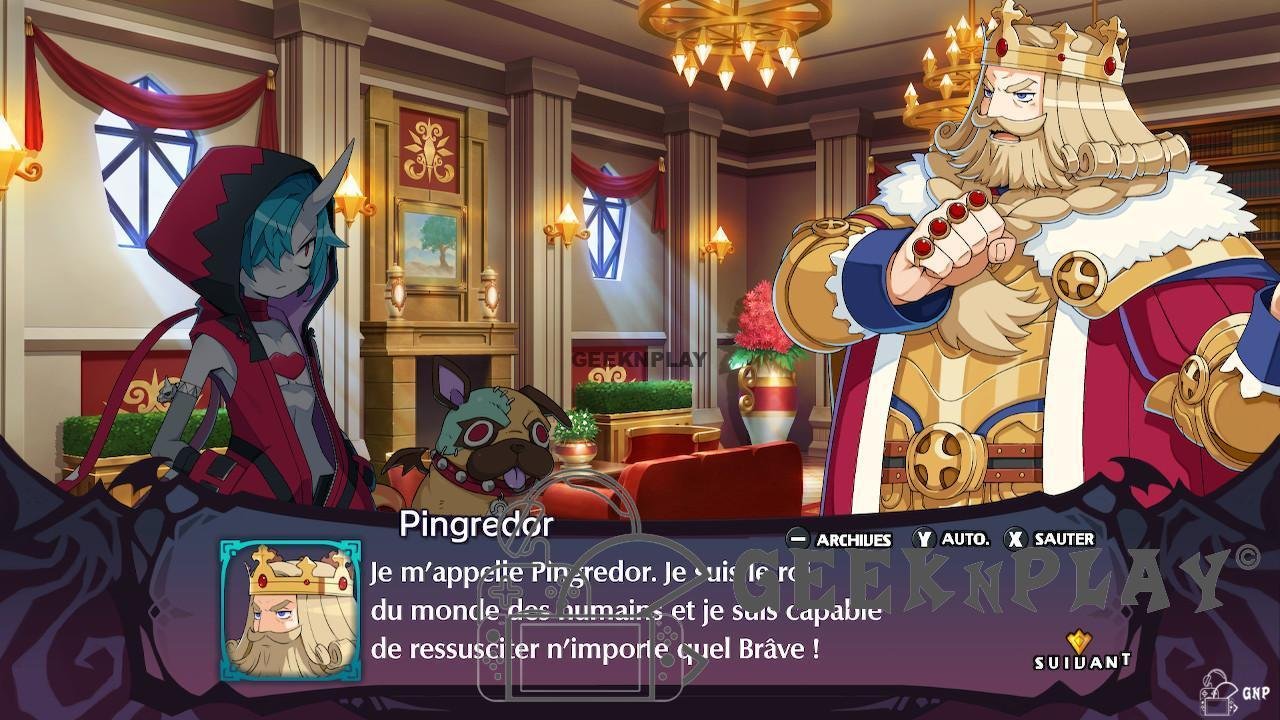Click the minus button icon beside Archives
The image size is (1280, 720).
[x=798, y=539]
